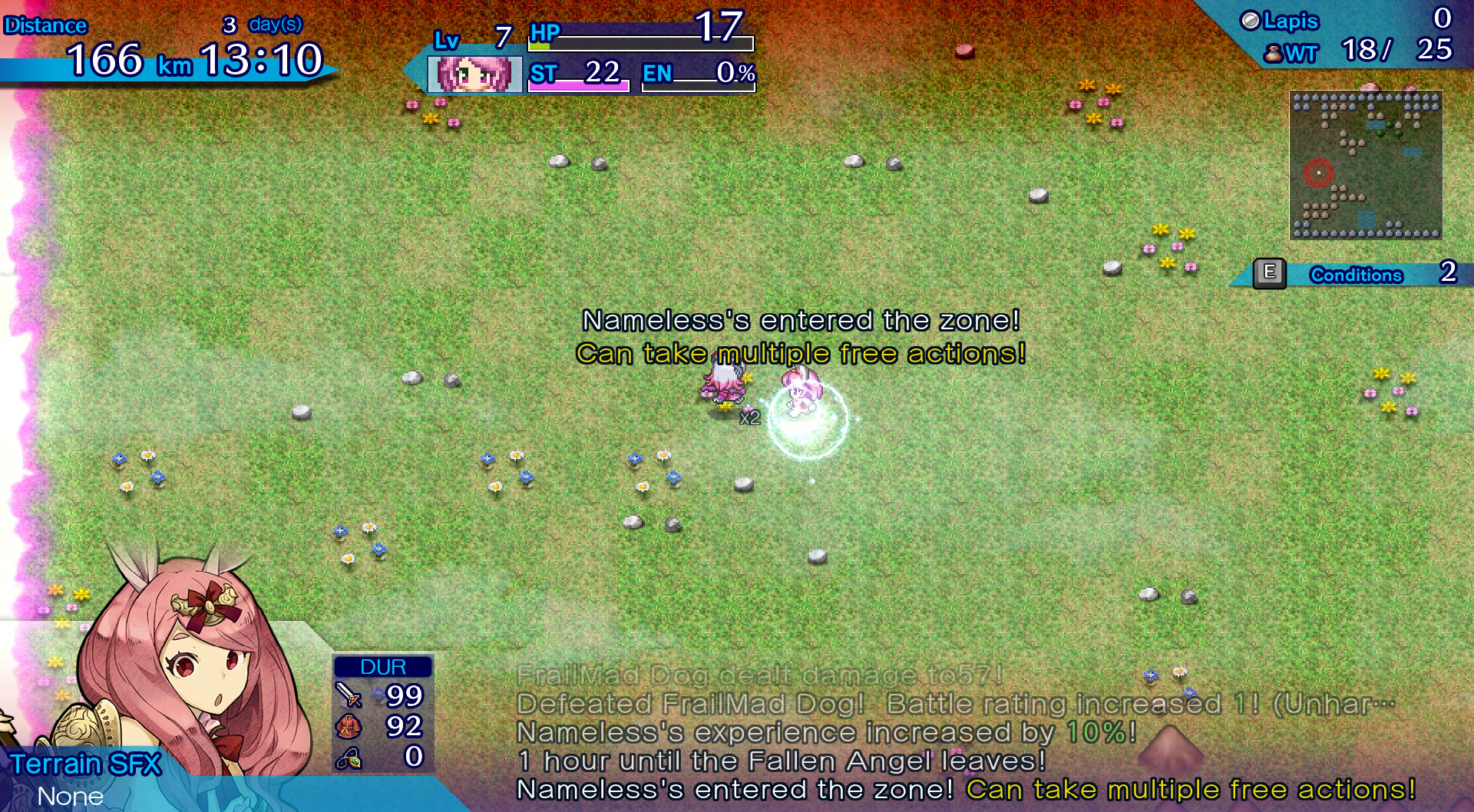Viewport: 1474px width, 812px height.
Task: Click the E key Conditions icon
Action: point(1271,272)
